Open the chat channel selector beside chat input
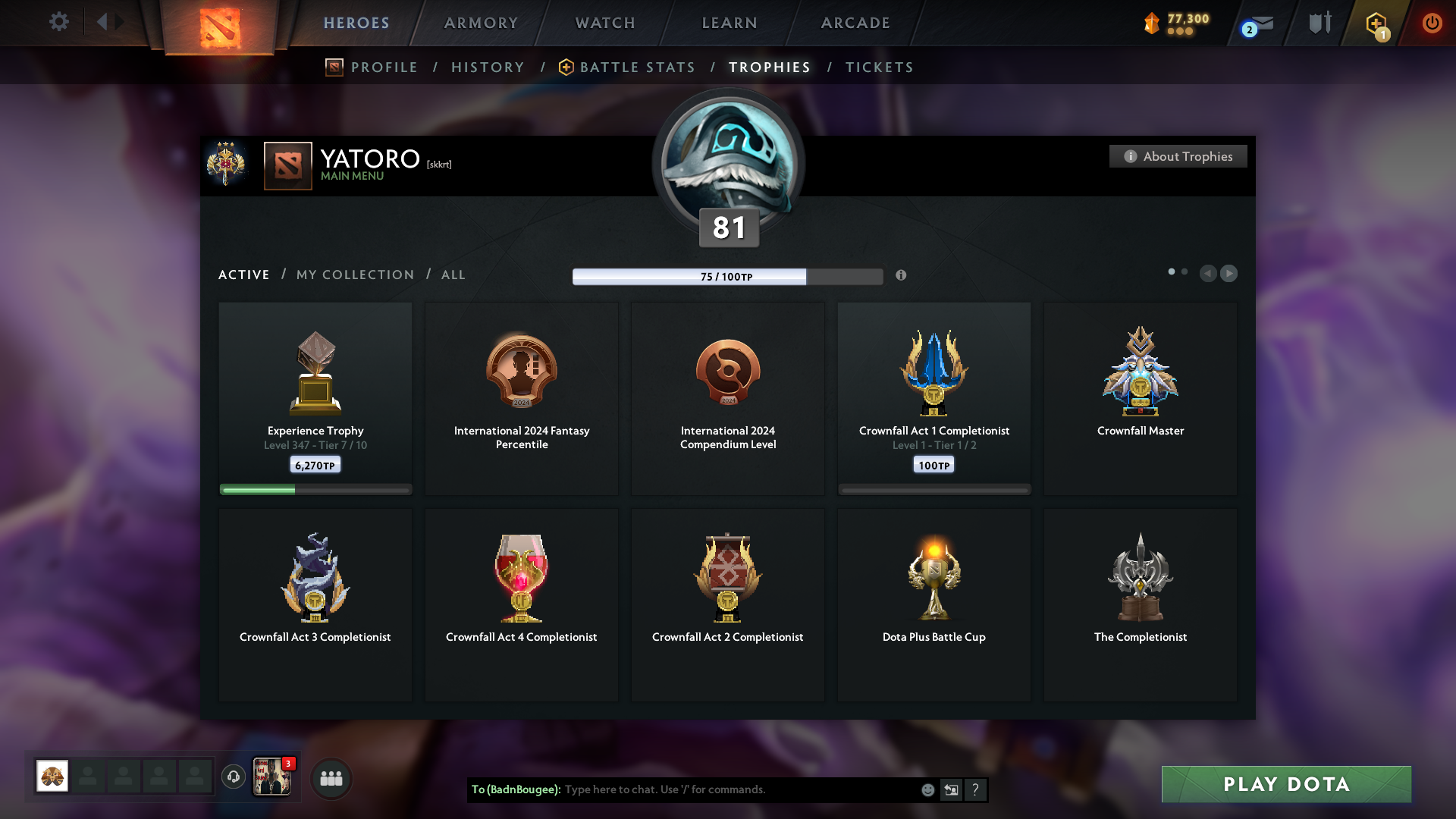This screenshot has height=819, width=1456. (x=951, y=789)
